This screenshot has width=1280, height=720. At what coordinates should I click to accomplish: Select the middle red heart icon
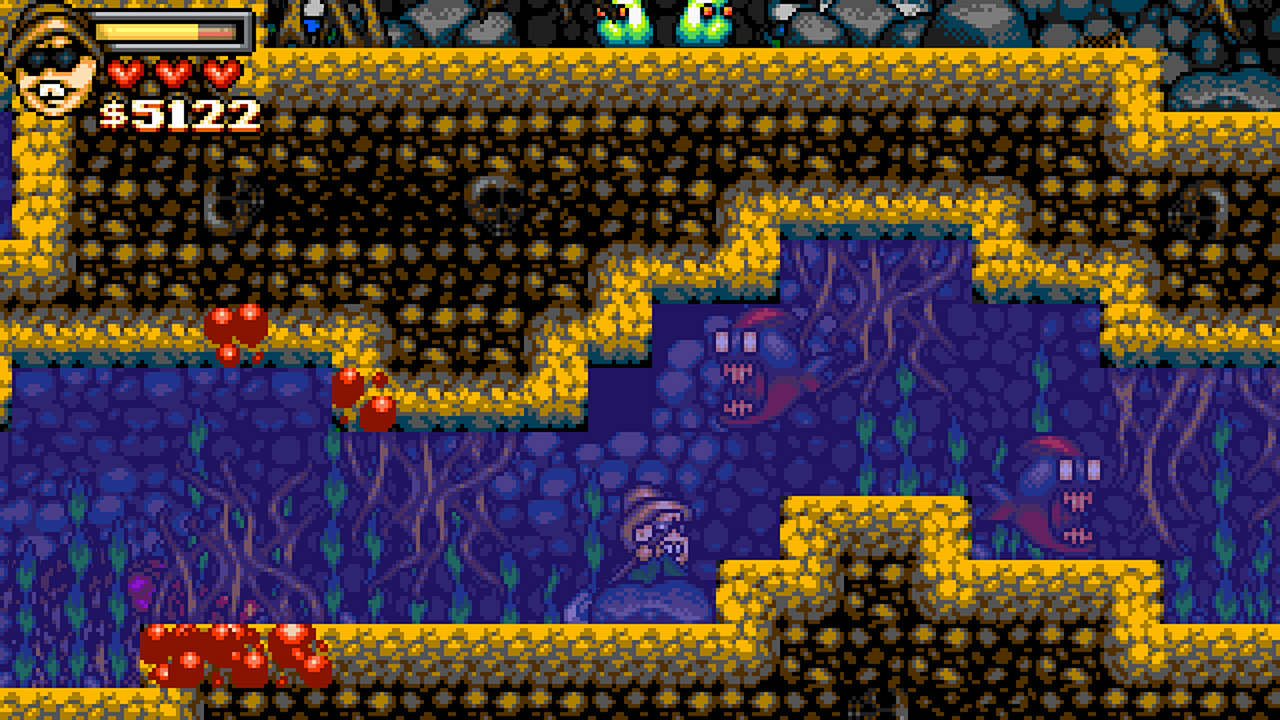(x=170, y=72)
